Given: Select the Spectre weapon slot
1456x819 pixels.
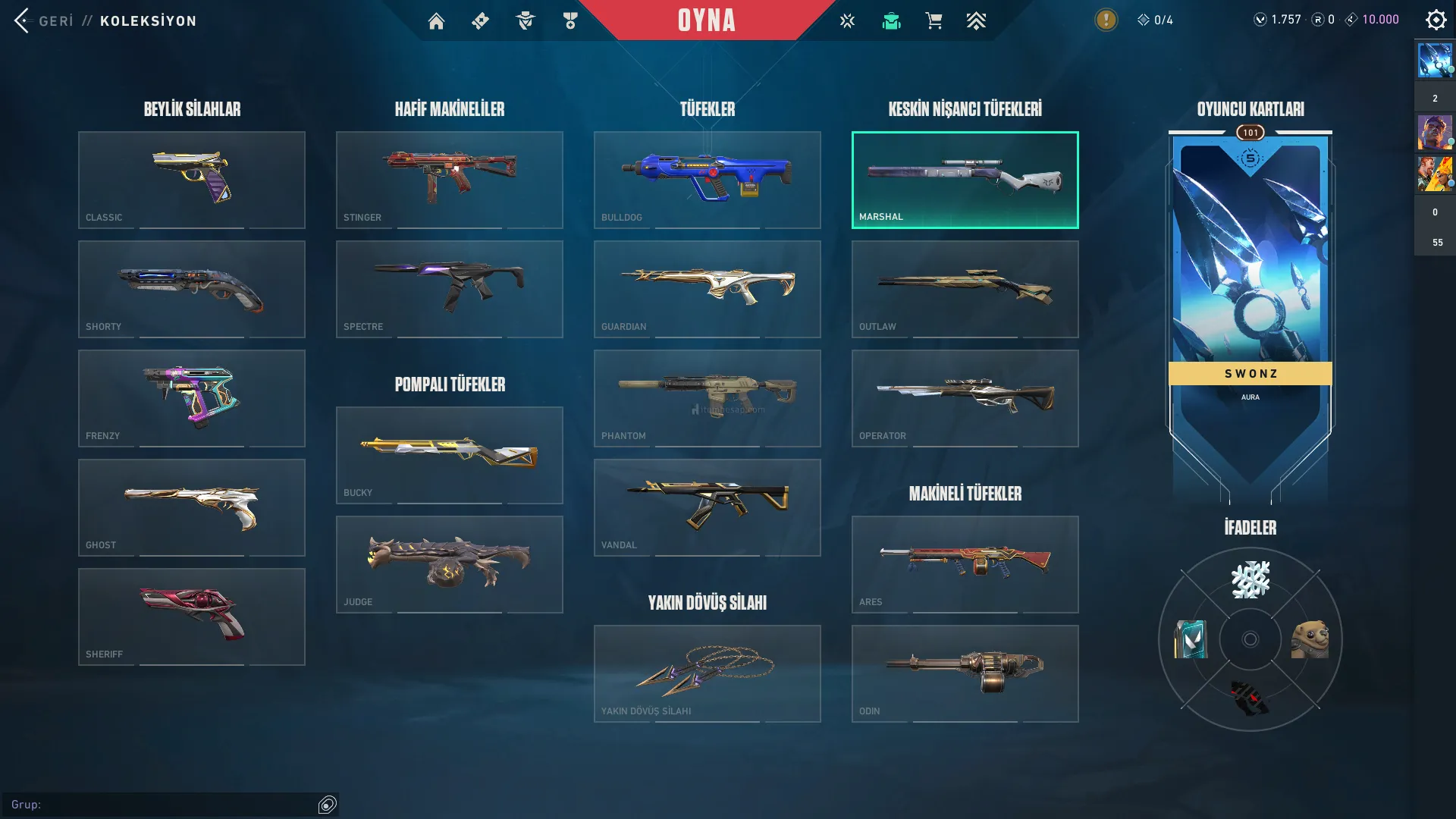Looking at the screenshot, I should click(x=450, y=289).
